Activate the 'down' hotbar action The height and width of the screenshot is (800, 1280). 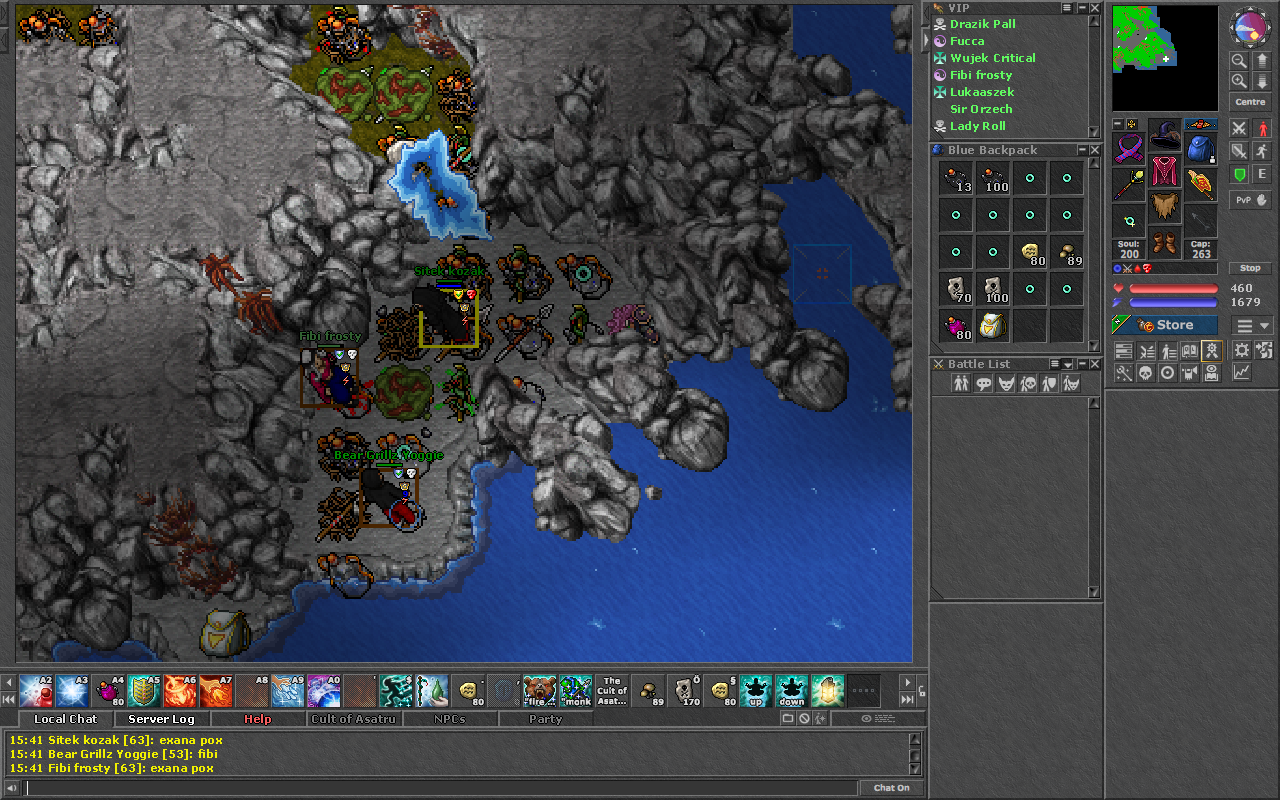point(791,690)
